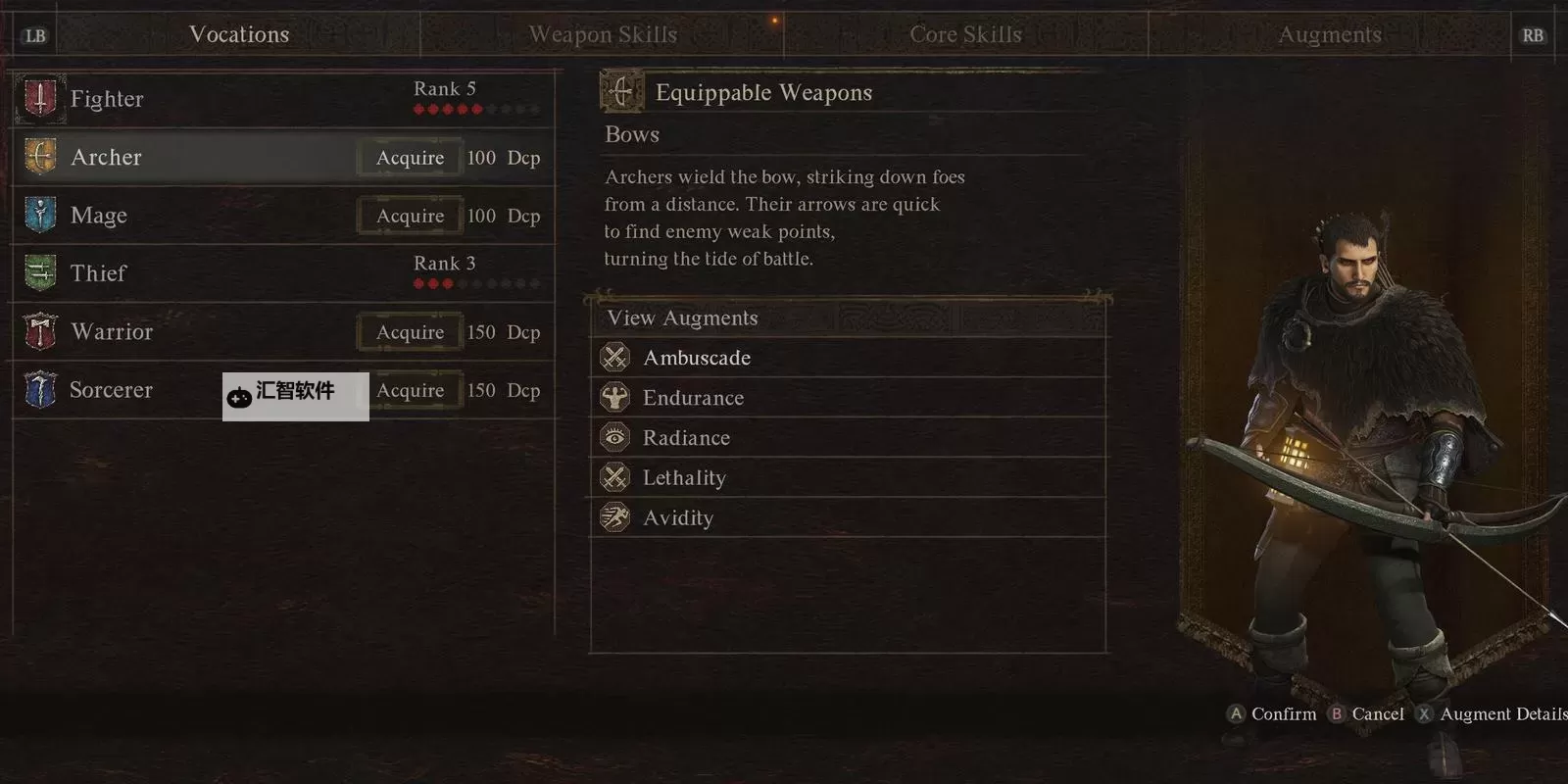Acquire the Mage vocation
Viewport: 1568px width, 784px height.
410,216
